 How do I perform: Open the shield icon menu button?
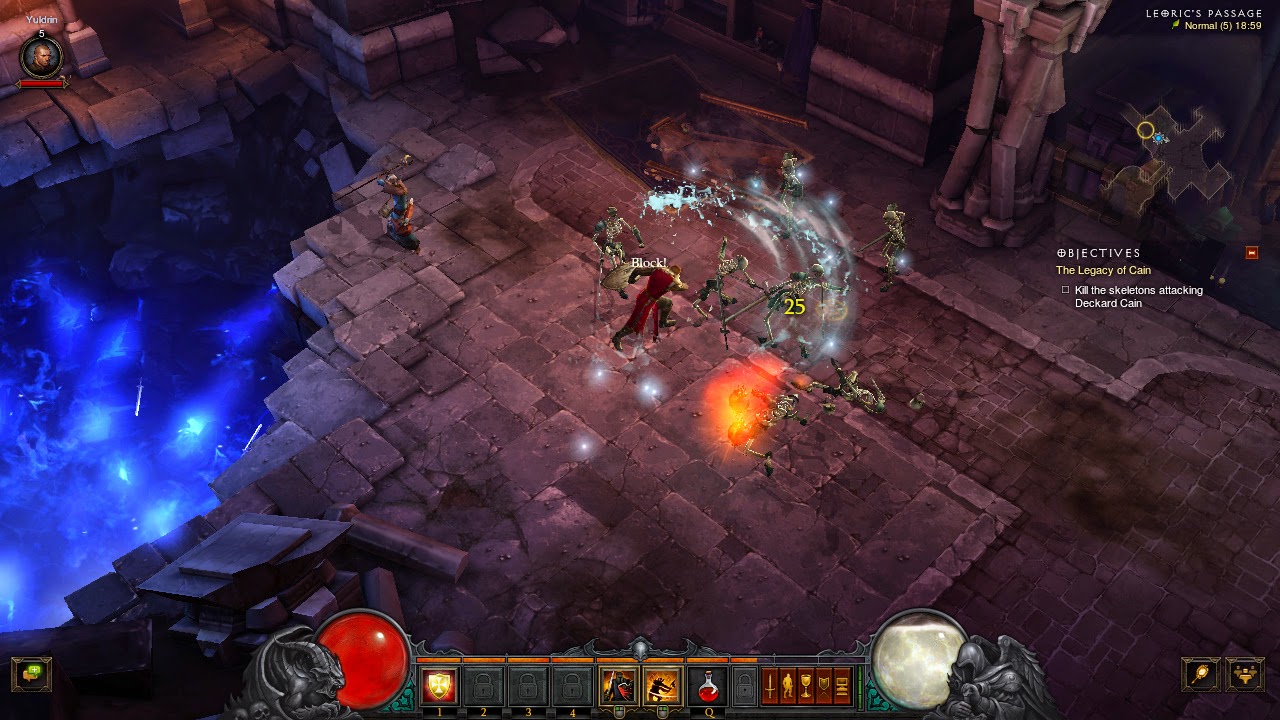(x=825, y=686)
